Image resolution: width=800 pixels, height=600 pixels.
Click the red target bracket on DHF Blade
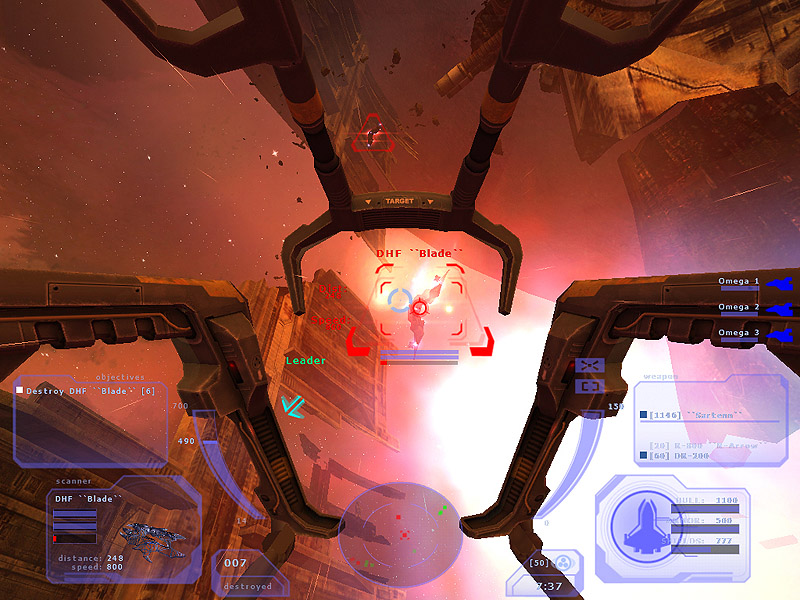pos(420,306)
